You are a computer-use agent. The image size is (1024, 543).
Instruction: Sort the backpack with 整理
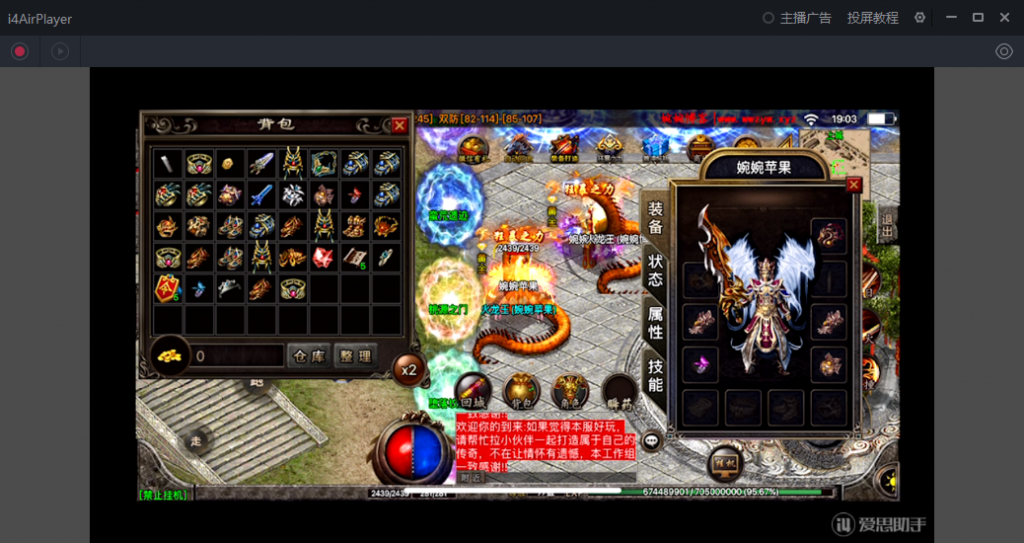click(356, 356)
